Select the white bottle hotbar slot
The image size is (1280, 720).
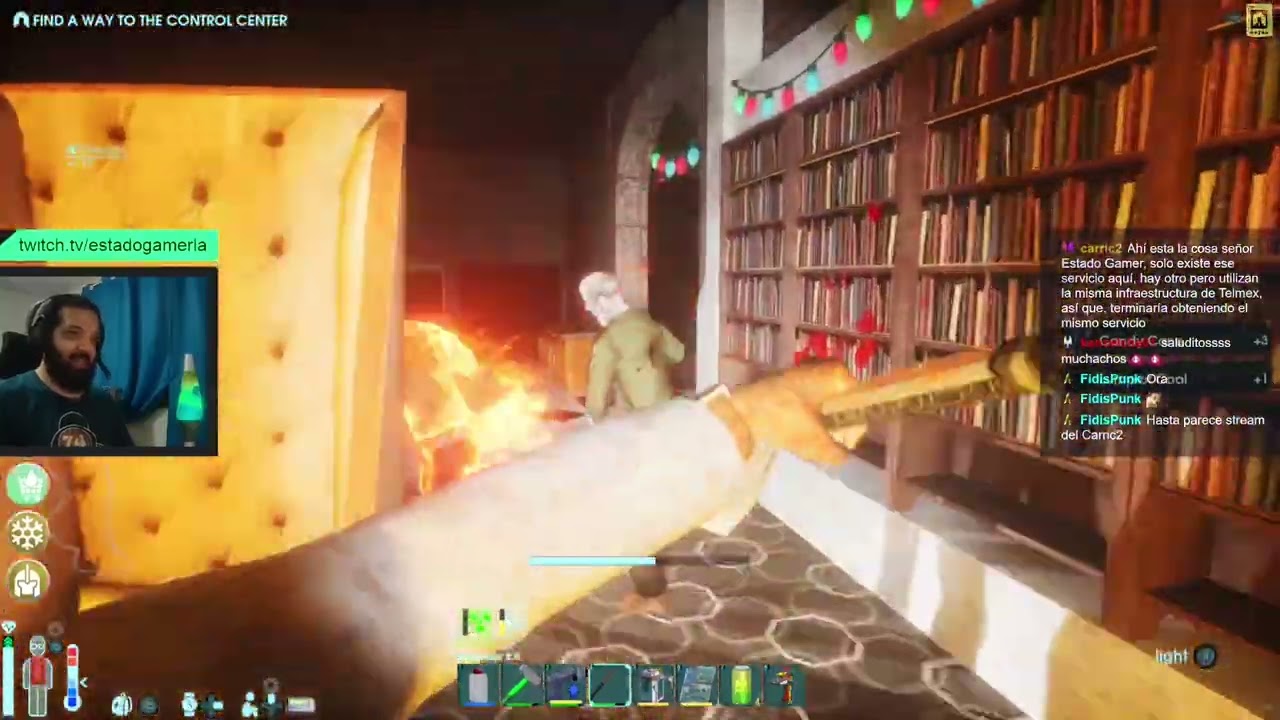point(478,687)
